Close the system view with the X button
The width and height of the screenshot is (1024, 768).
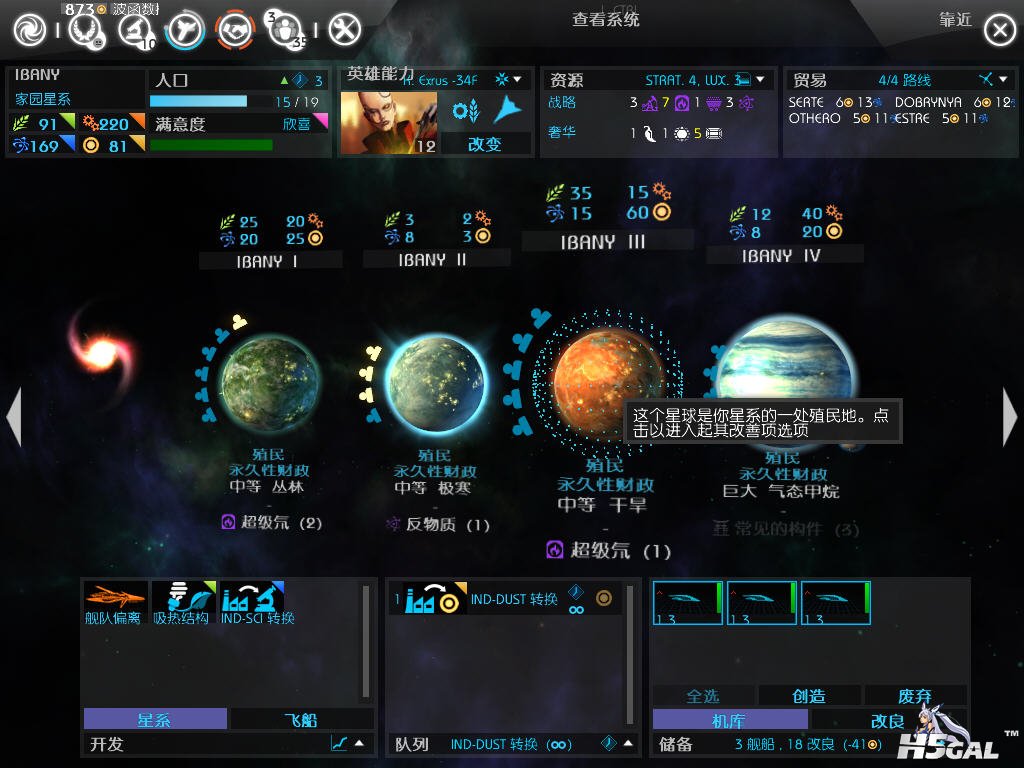click(x=999, y=30)
